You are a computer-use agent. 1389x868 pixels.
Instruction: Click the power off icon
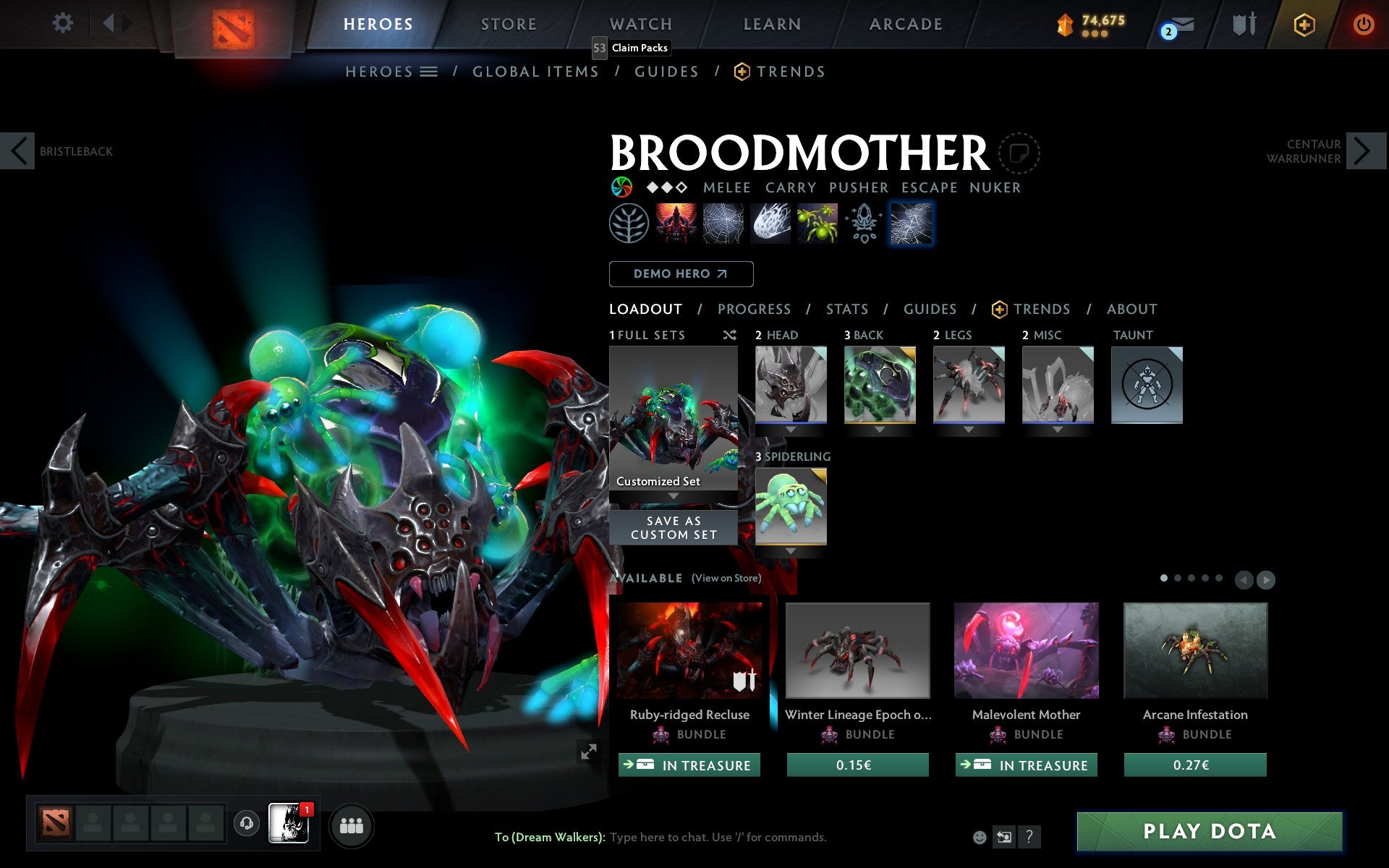(x=1363, y=23)
